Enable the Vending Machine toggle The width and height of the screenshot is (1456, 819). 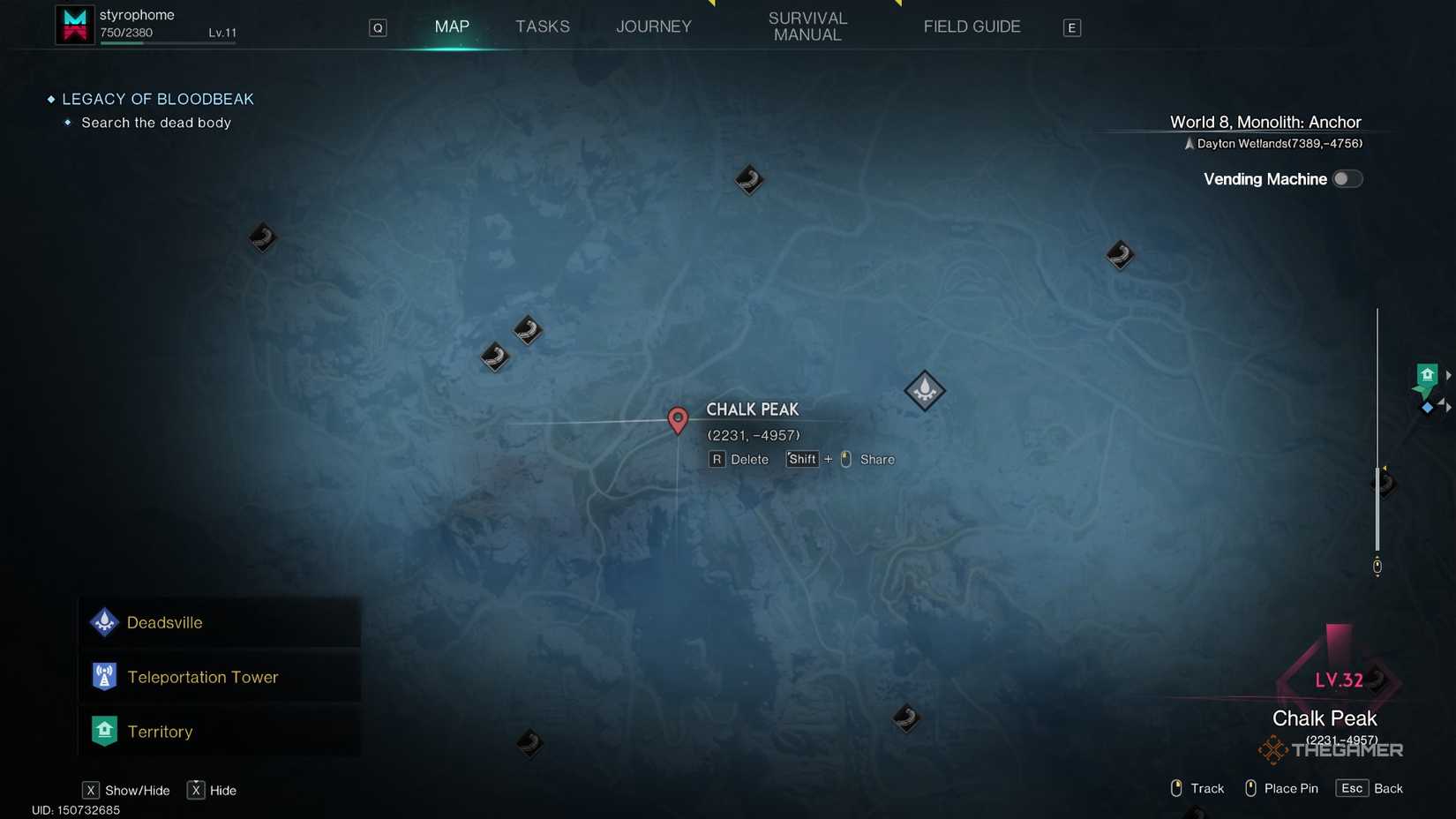[x=1347, y=178]
